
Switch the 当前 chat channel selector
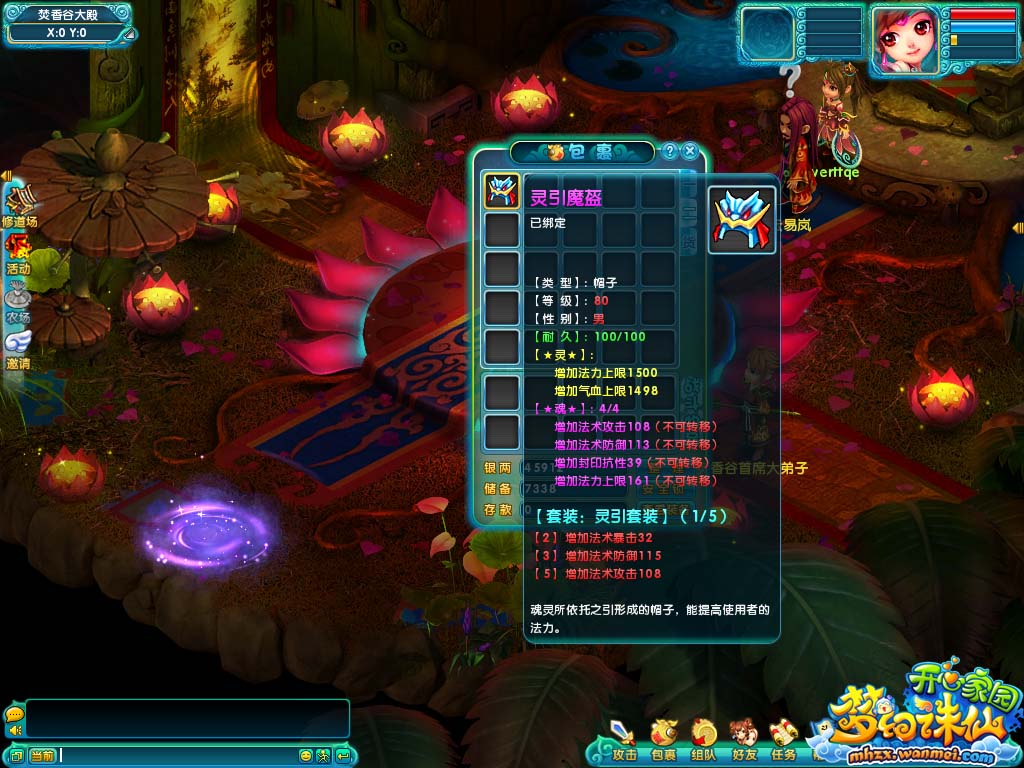coord(41,755)
